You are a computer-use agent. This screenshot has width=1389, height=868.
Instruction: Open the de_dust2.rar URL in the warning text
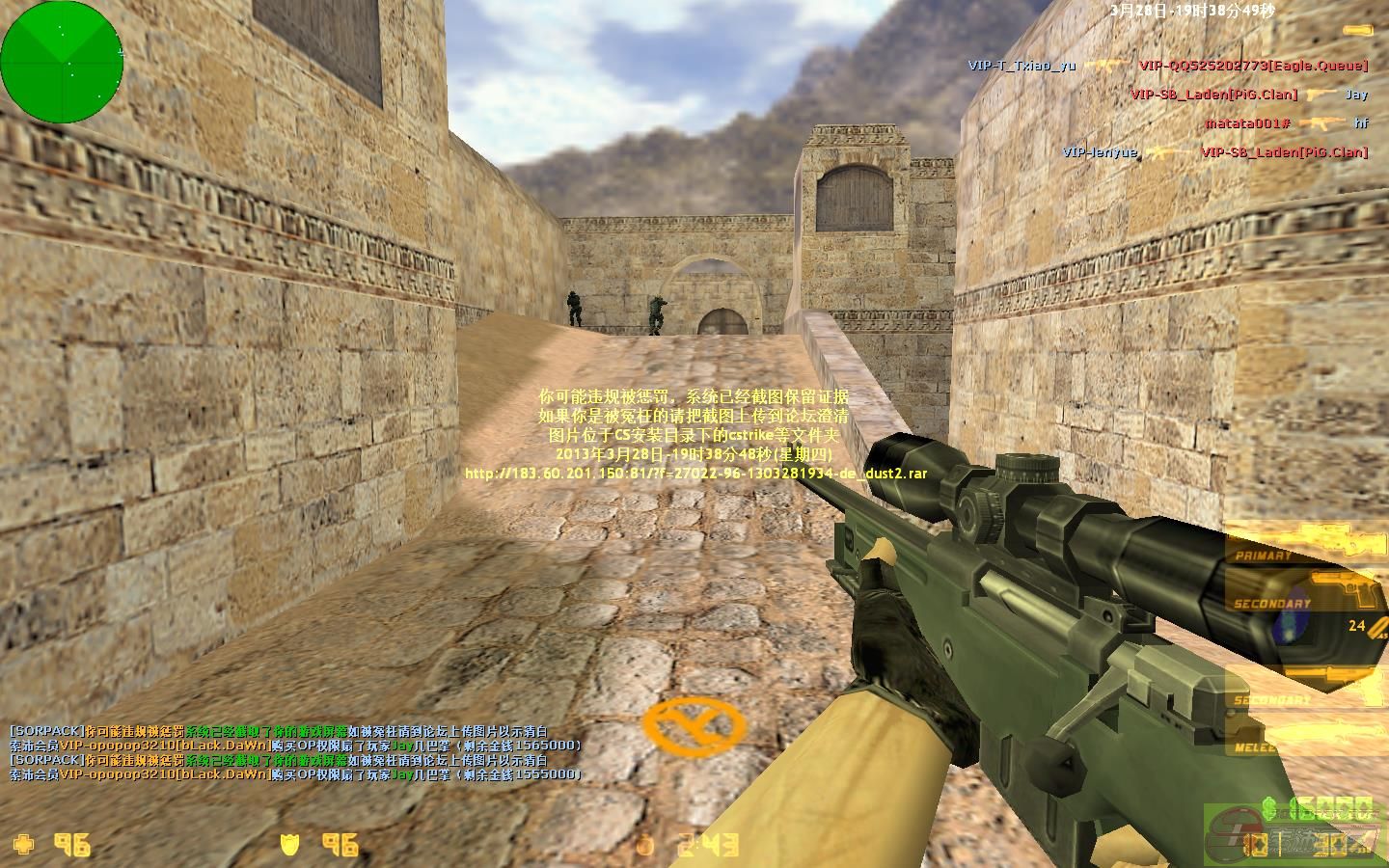point(694,474)
